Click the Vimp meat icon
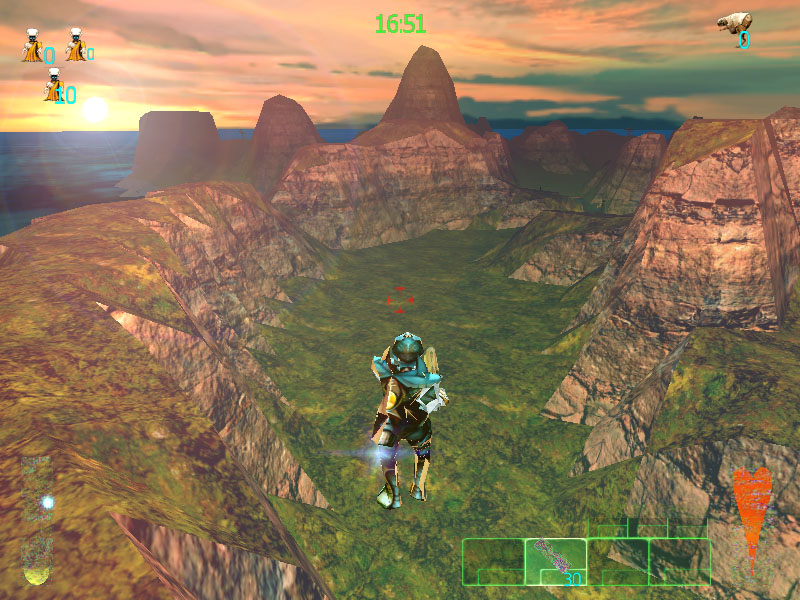This screenshot has height=600, width=800. [733, 25]
